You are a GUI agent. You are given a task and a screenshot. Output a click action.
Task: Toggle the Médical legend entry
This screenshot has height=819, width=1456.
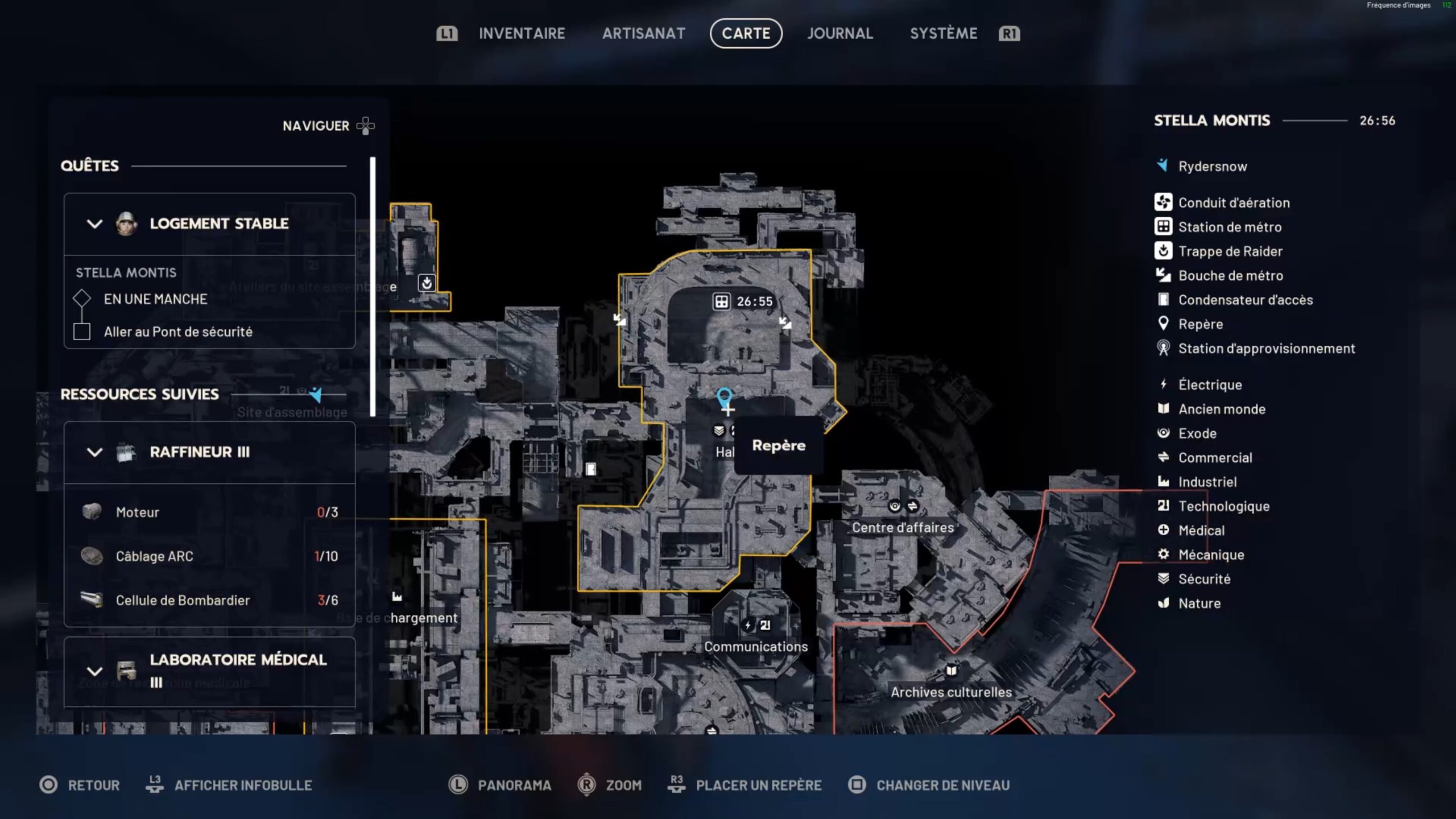tap(1201, 530)
